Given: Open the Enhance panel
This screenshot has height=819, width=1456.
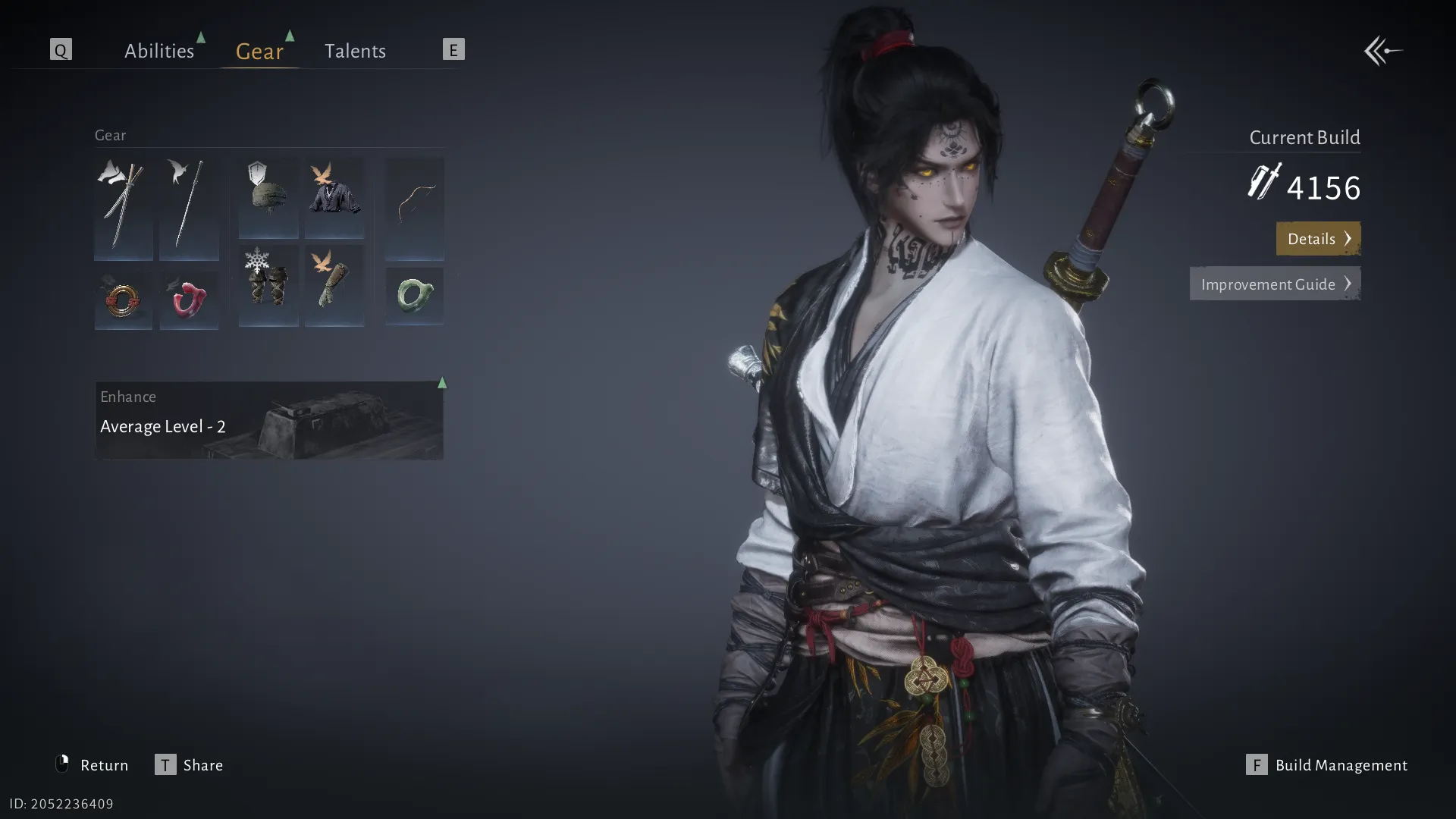Looking at the screenshot, I should tap(269, 420).
